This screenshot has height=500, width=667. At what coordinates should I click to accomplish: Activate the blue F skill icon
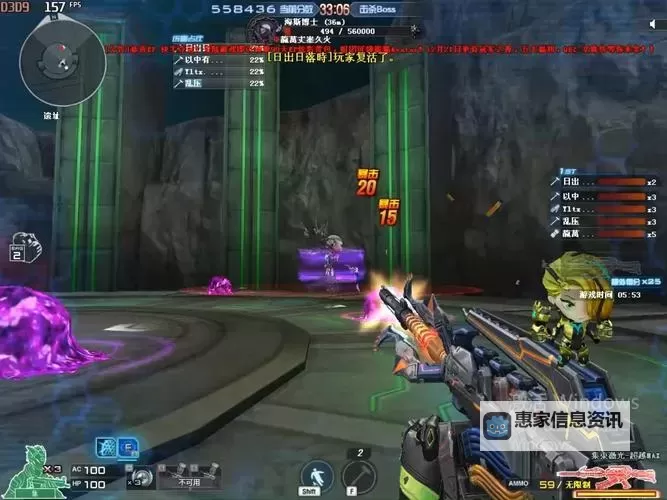pyautogui.click(x=129, y=447)
